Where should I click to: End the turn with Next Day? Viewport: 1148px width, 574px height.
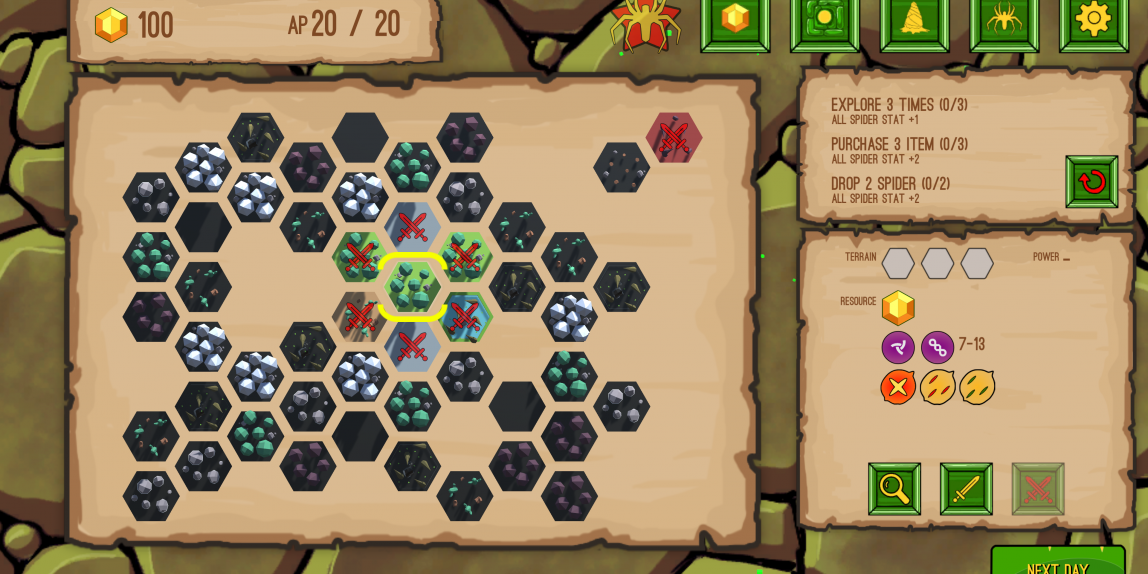(x=1057, y=564)
